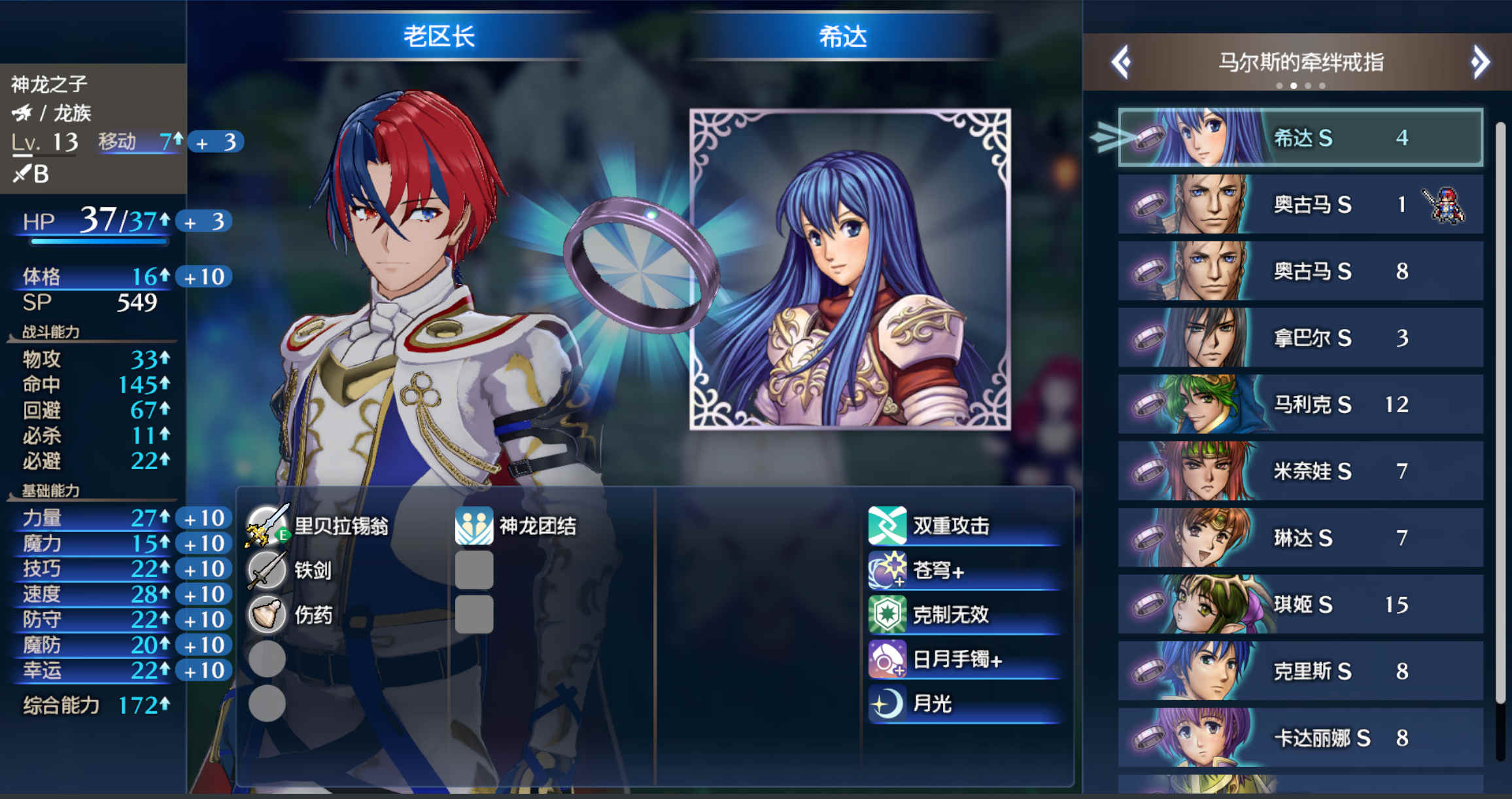Click the second page indicator dot
This screenshot has height=799, width=1512.
coord(1294,85)
